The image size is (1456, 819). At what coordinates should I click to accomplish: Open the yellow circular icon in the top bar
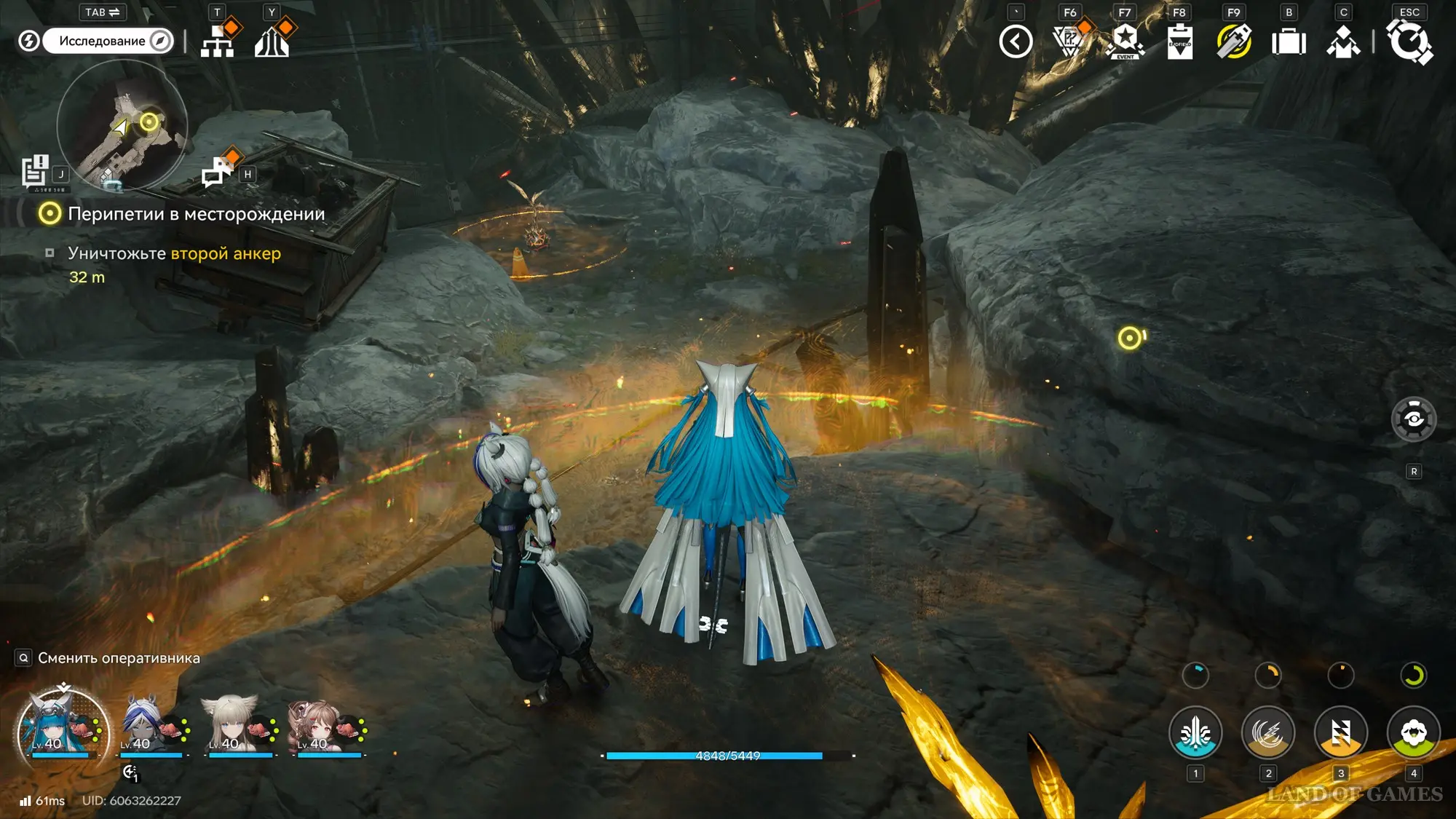[x=1234, y=41]
